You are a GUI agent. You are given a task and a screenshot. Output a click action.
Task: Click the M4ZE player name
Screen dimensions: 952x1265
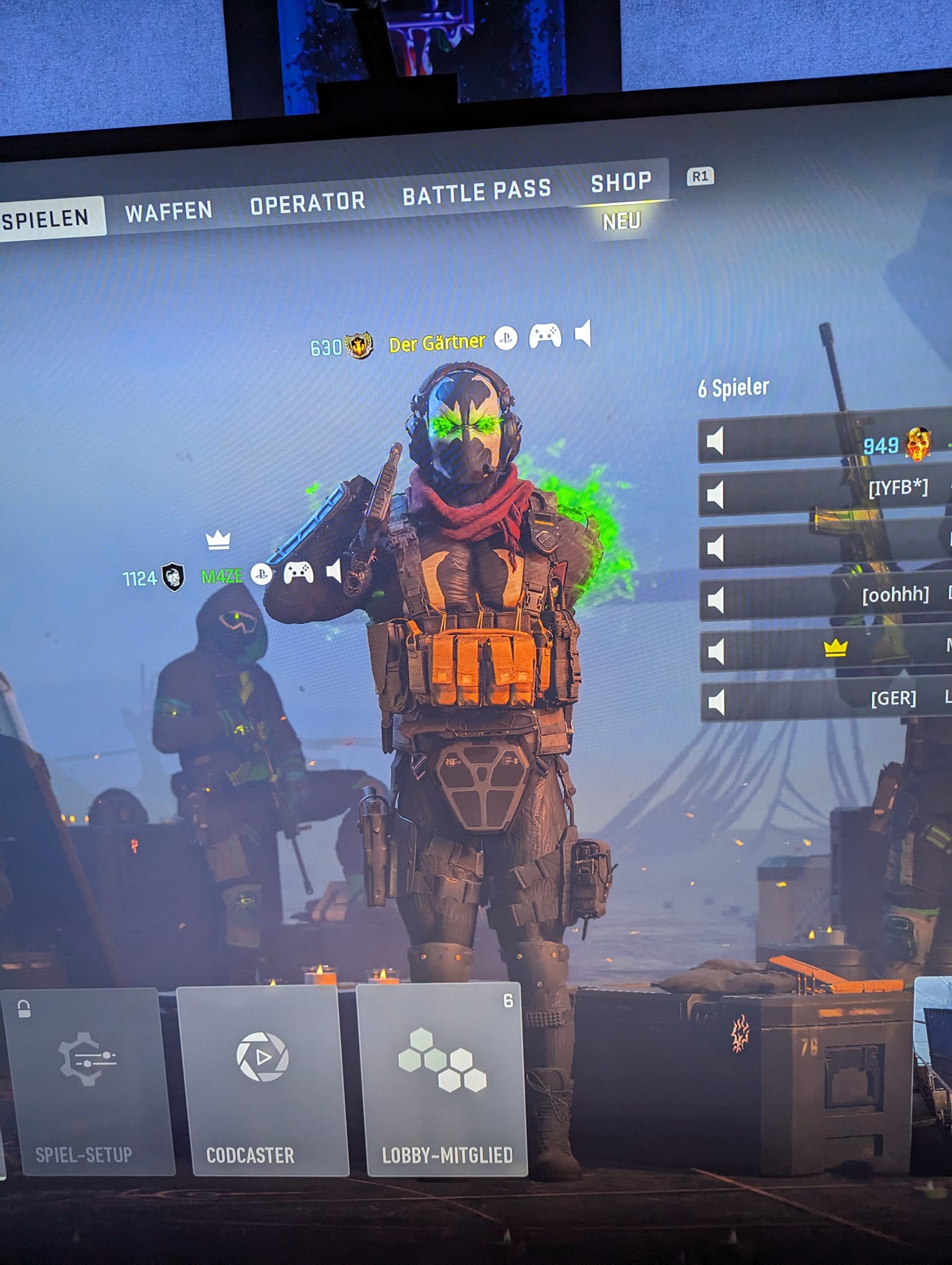click(x=222, y=577)
